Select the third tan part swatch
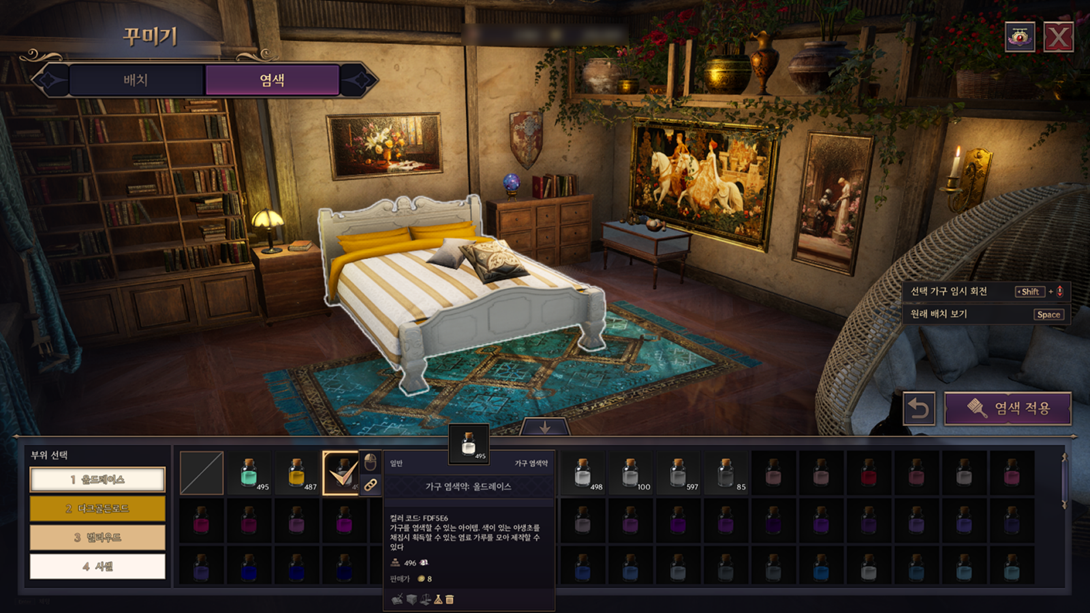The height and width of the screenshot is (613, 1090). coord(97,538)
